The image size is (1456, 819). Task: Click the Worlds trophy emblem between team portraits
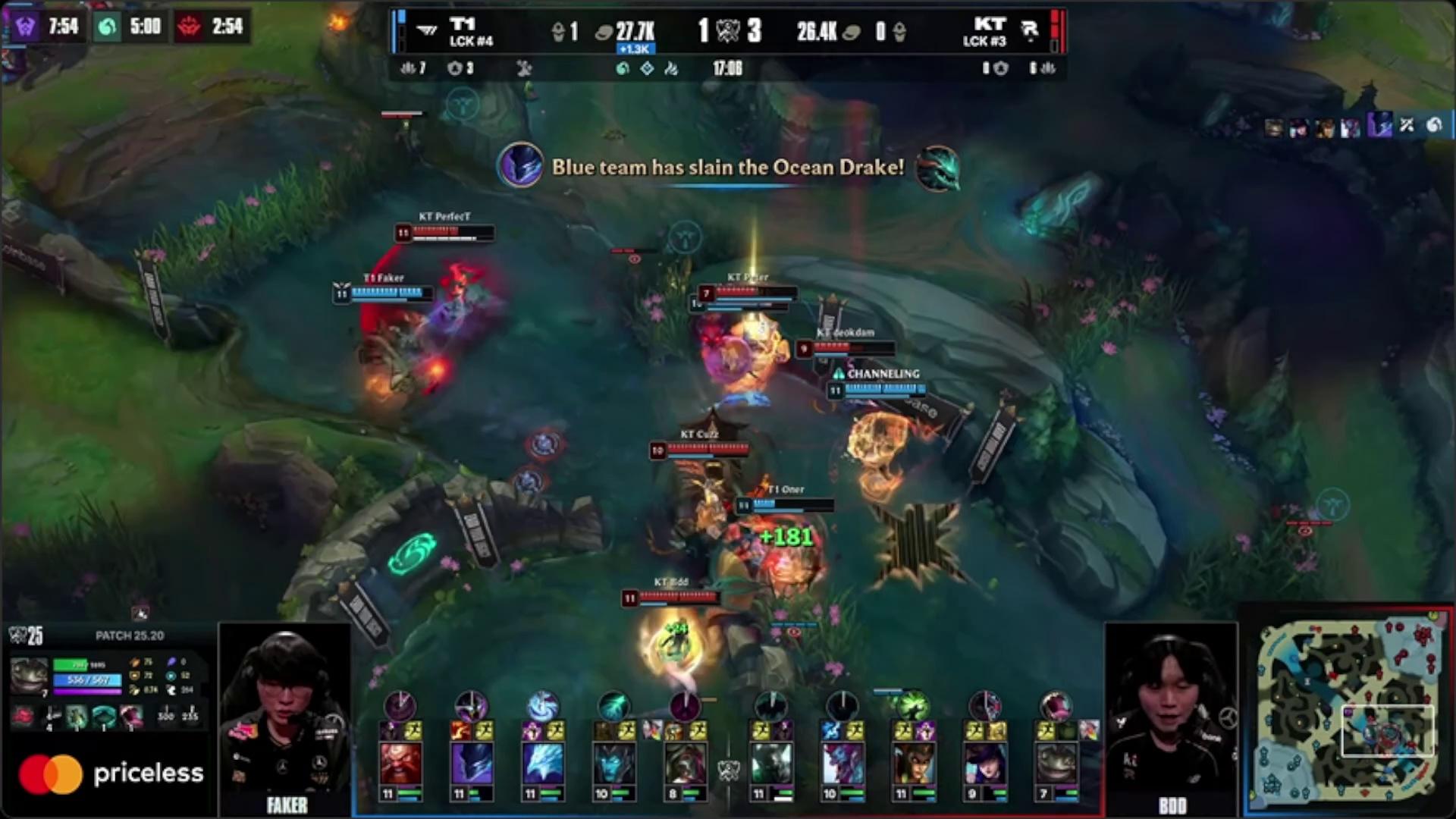pyautogui.click(x=728, y=770)
